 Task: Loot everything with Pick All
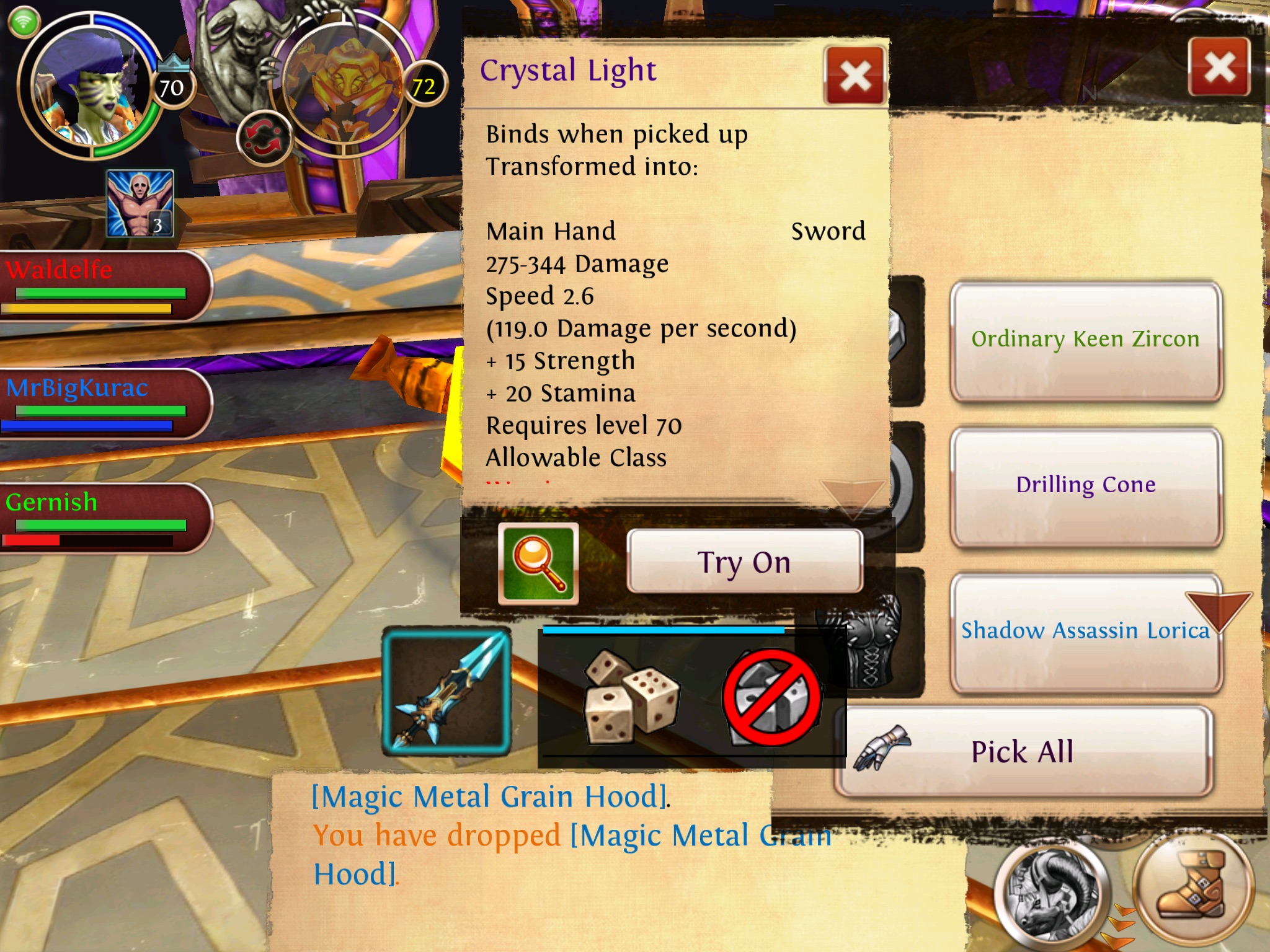point(1023,752)
